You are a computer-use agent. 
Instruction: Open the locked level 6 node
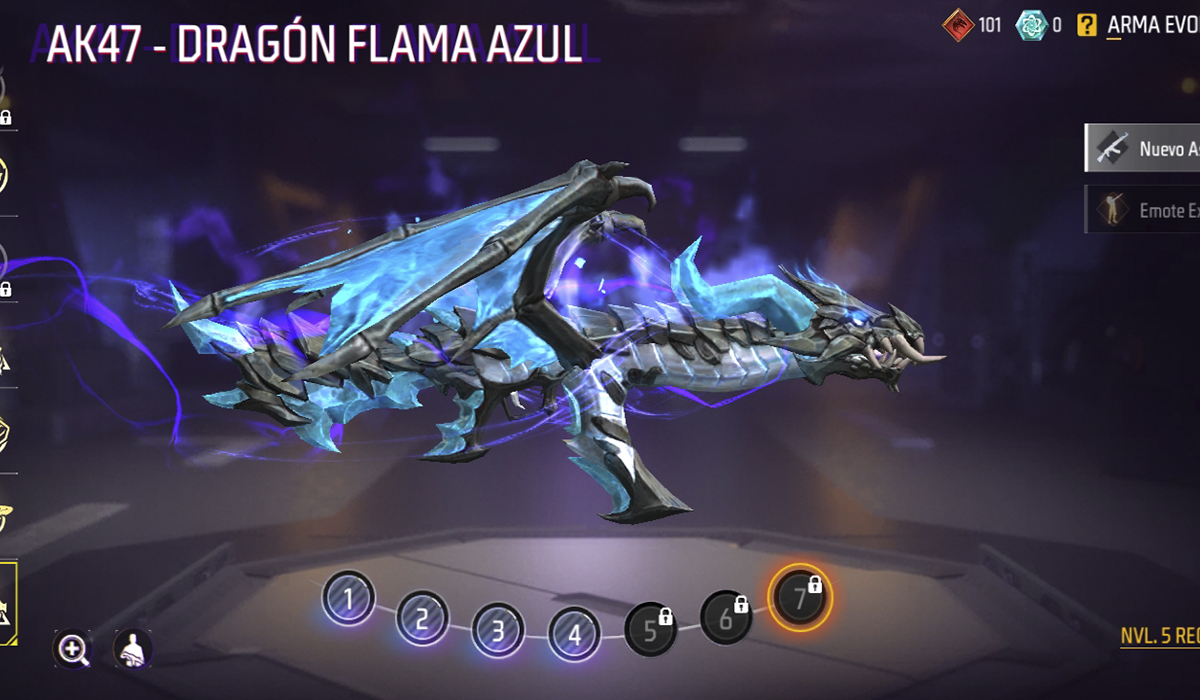tap(726, 617)
